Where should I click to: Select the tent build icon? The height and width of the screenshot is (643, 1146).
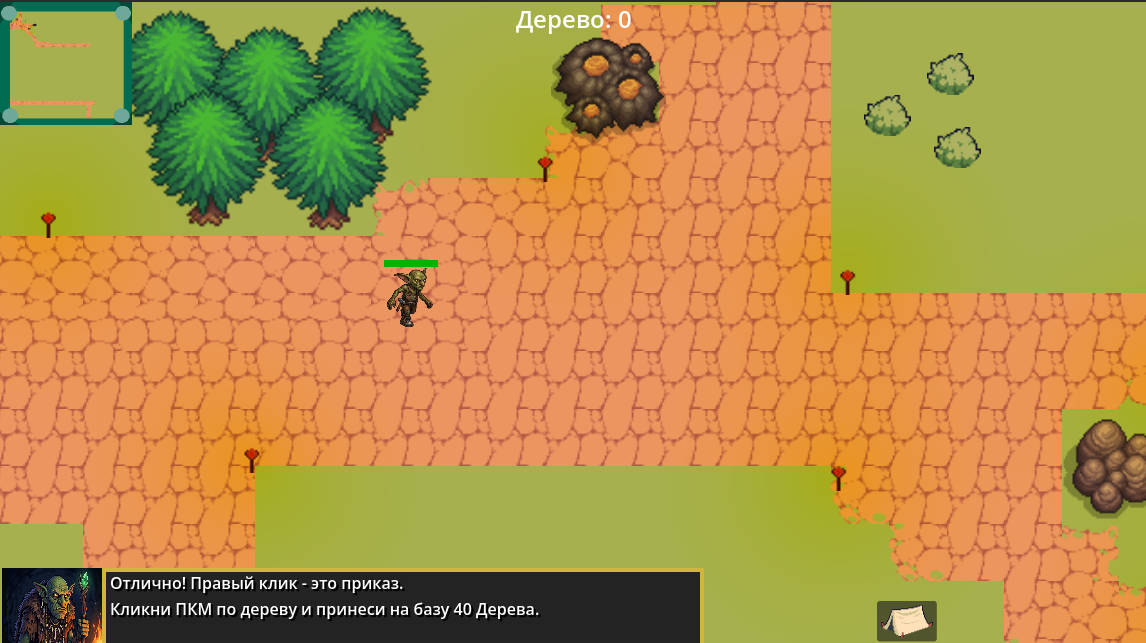pos(906,621)
